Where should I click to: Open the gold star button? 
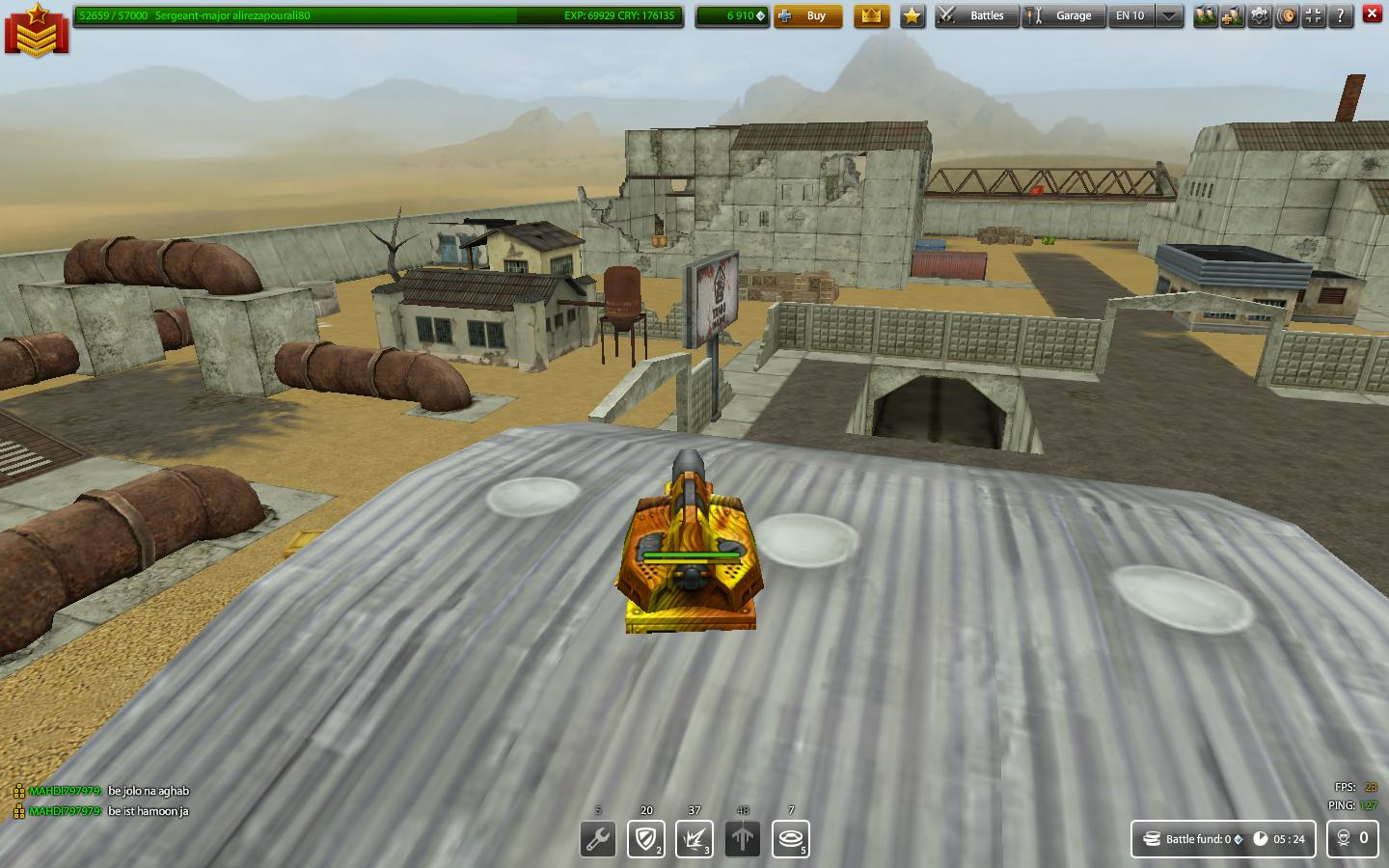click(x=912, y=16)
